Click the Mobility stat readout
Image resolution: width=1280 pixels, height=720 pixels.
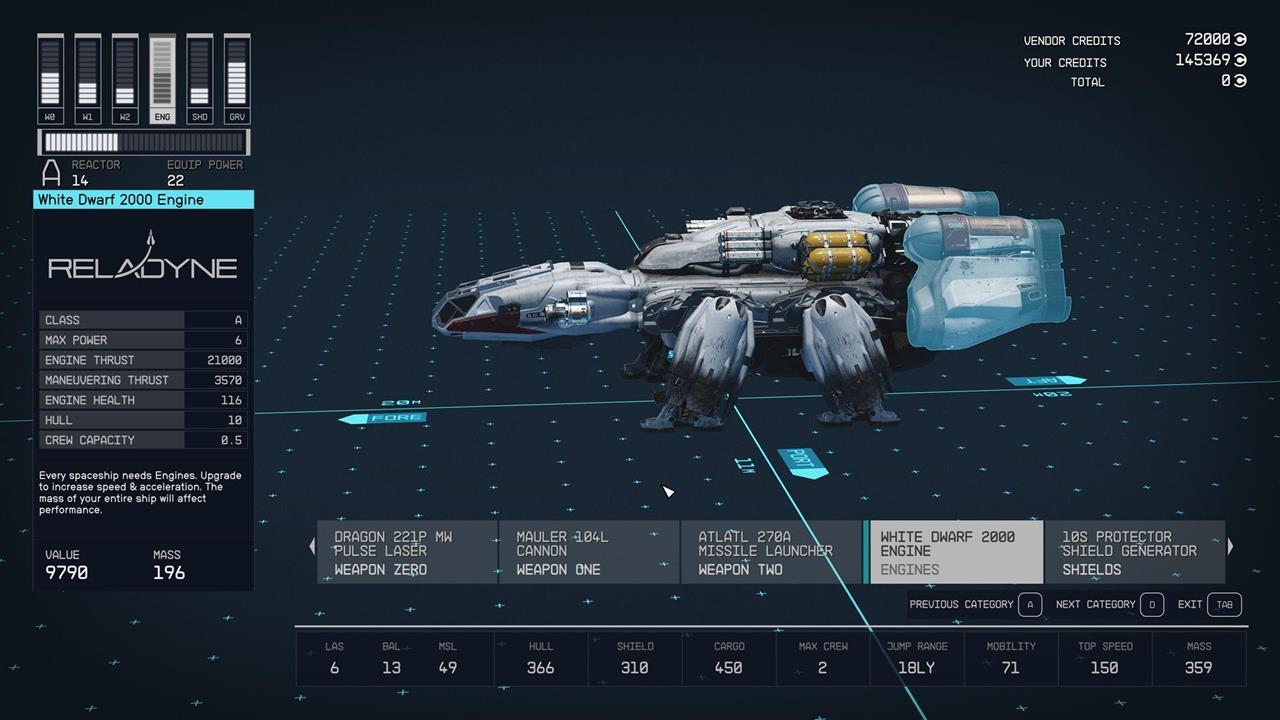(1011, 658)
